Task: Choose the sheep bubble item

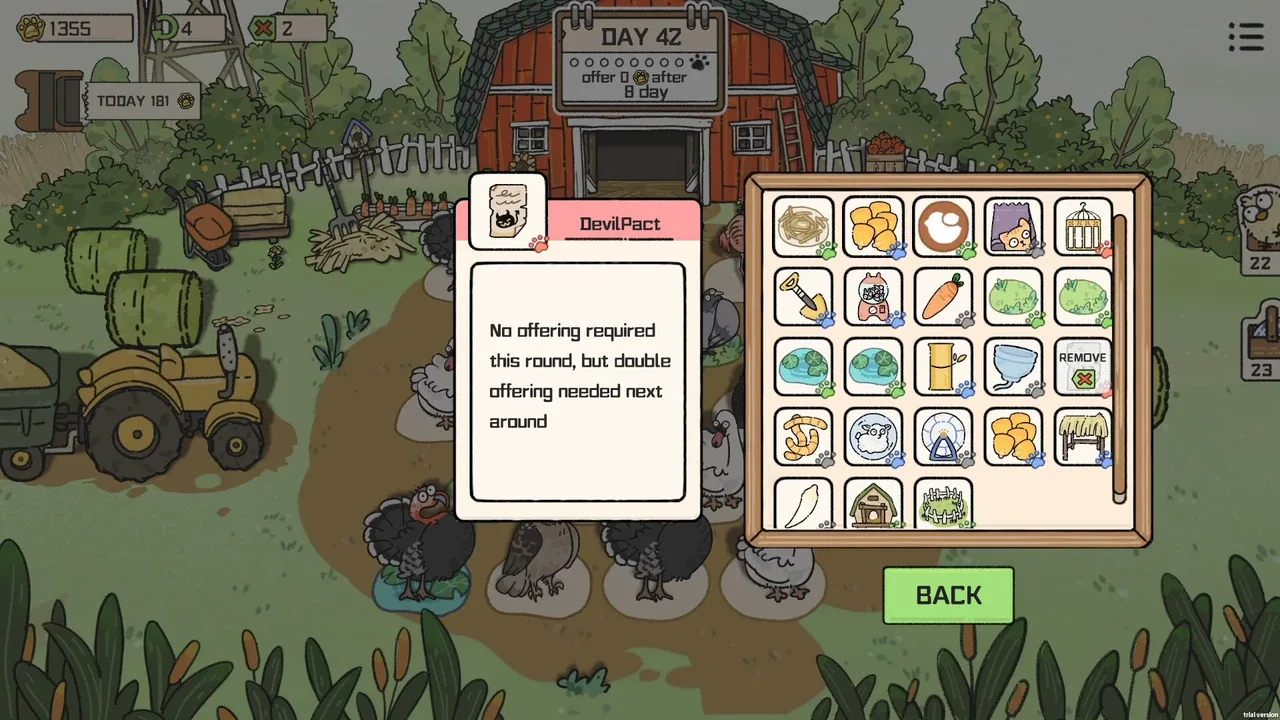Action: pyautogui.click(x=873, y=435)
